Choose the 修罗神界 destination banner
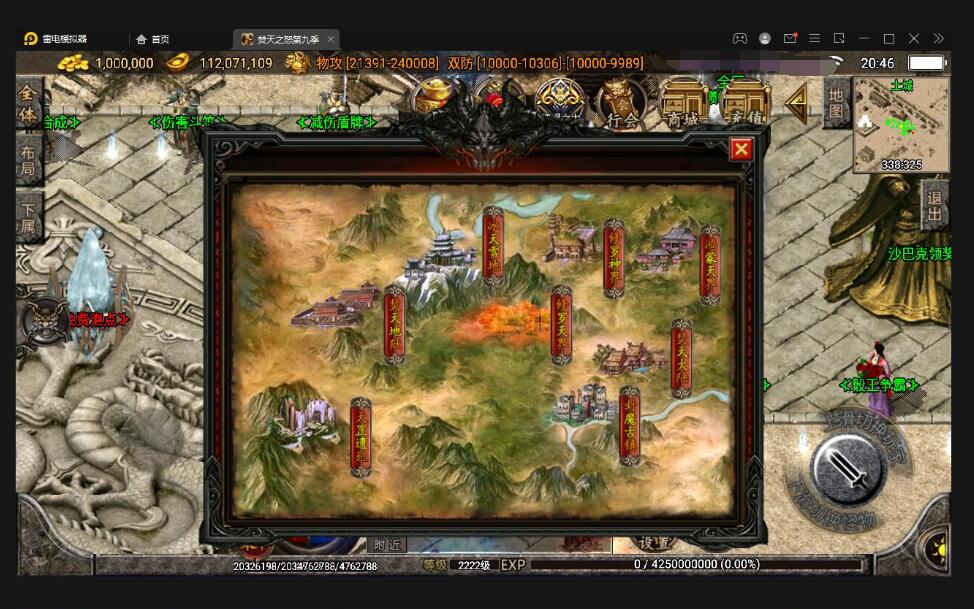The image size is (974, 609). pyautogui.click(x=614, y=259)
